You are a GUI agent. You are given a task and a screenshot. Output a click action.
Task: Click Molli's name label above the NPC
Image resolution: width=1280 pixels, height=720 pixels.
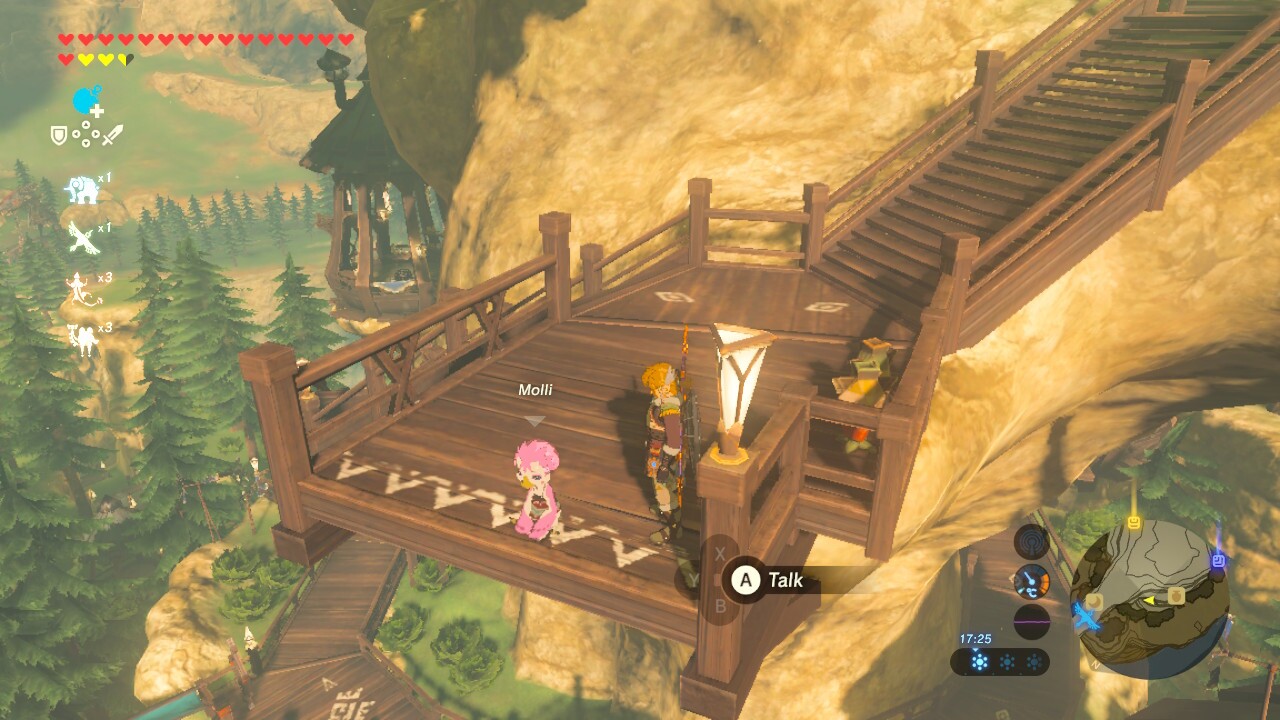coord(537,391)
